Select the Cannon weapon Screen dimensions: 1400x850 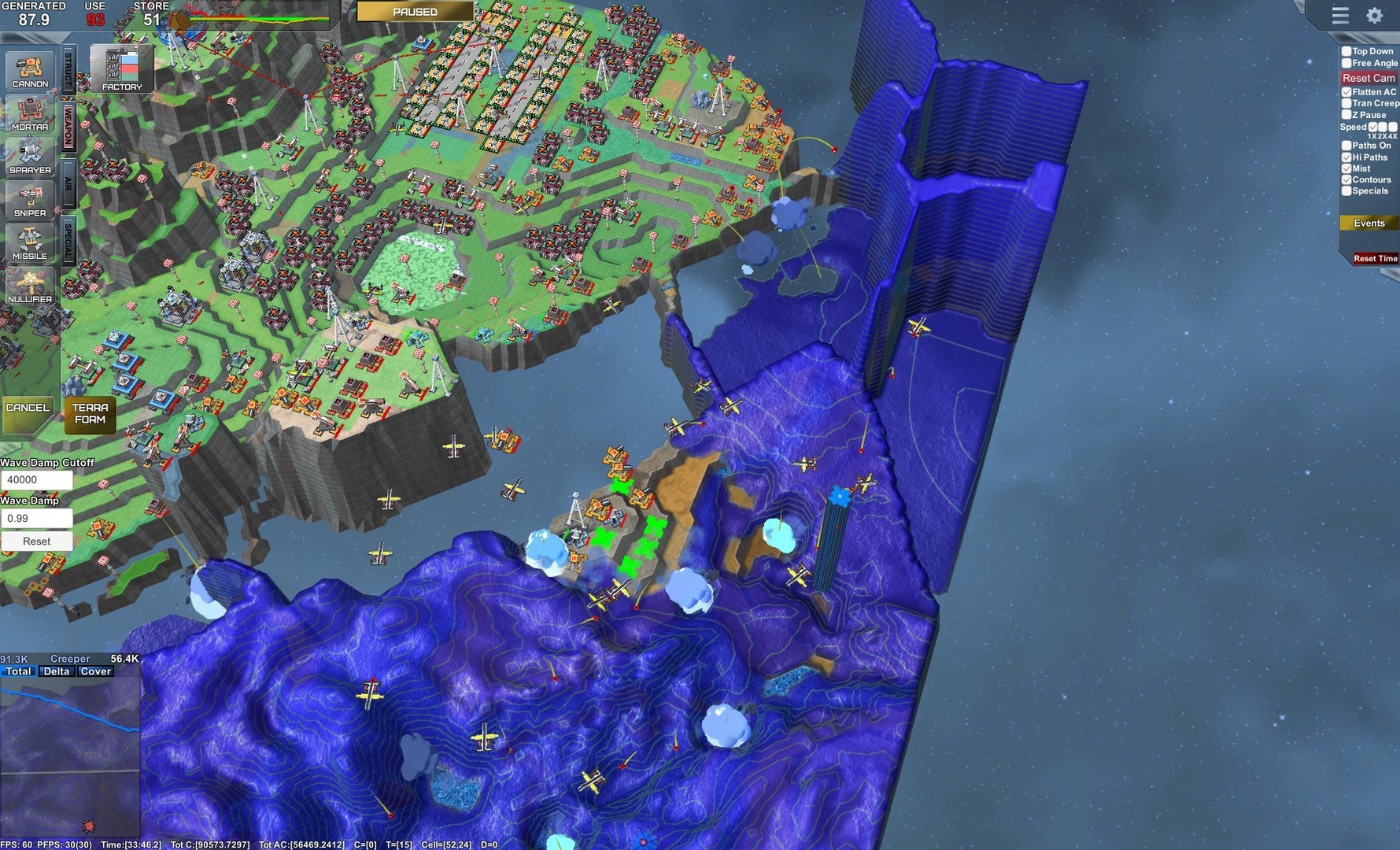click(30, 71)
